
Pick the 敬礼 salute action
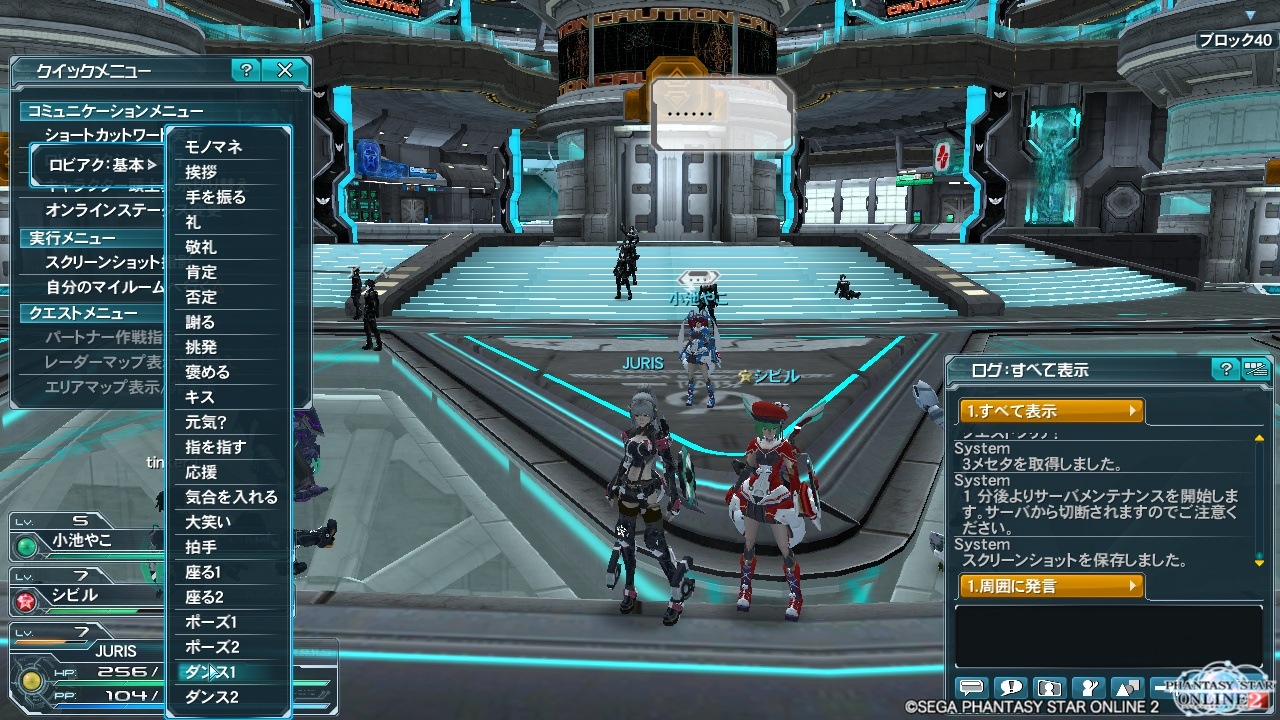pos(201,247)
